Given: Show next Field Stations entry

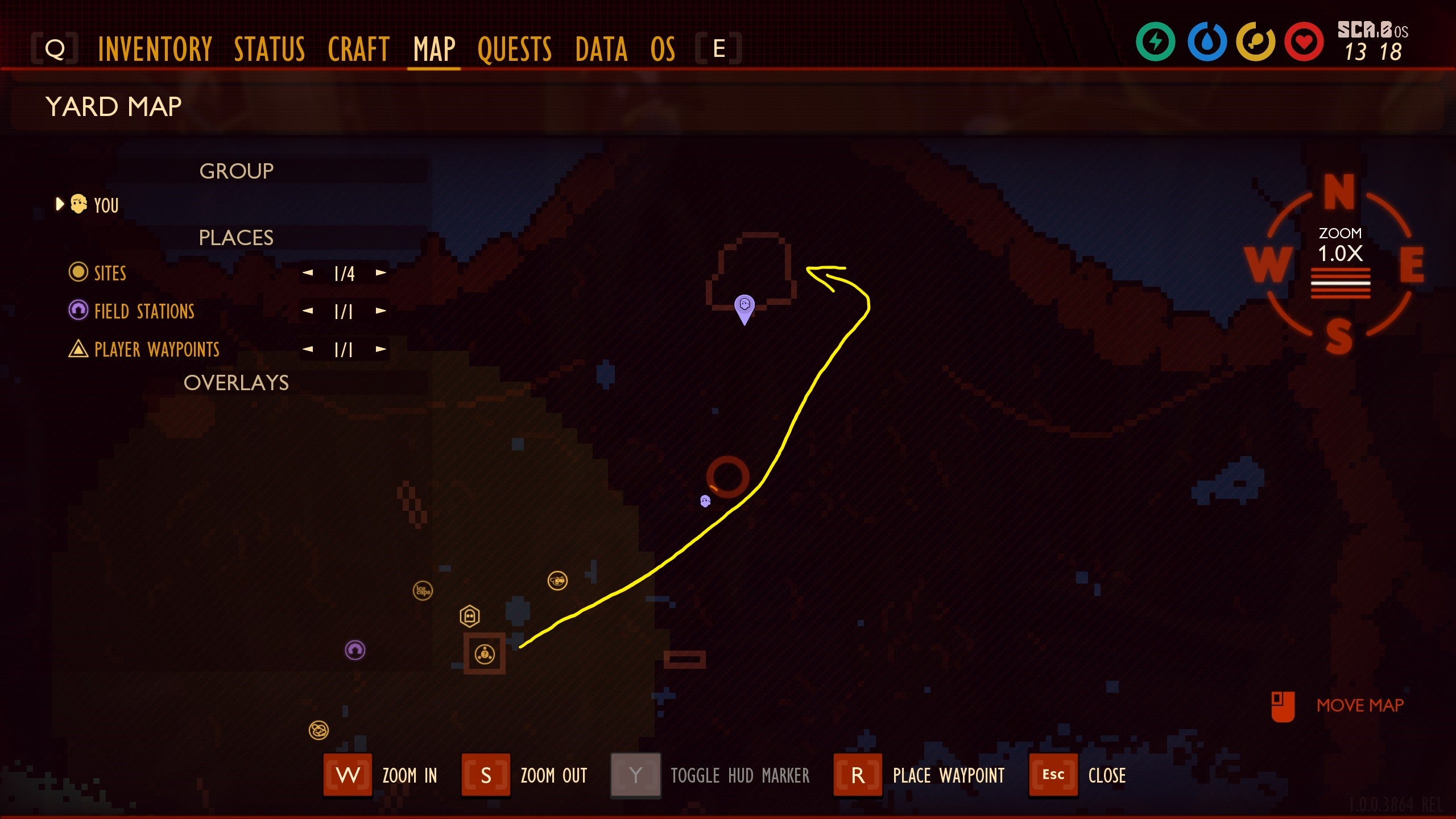Looking at the screenshot, I should point(381,311).
